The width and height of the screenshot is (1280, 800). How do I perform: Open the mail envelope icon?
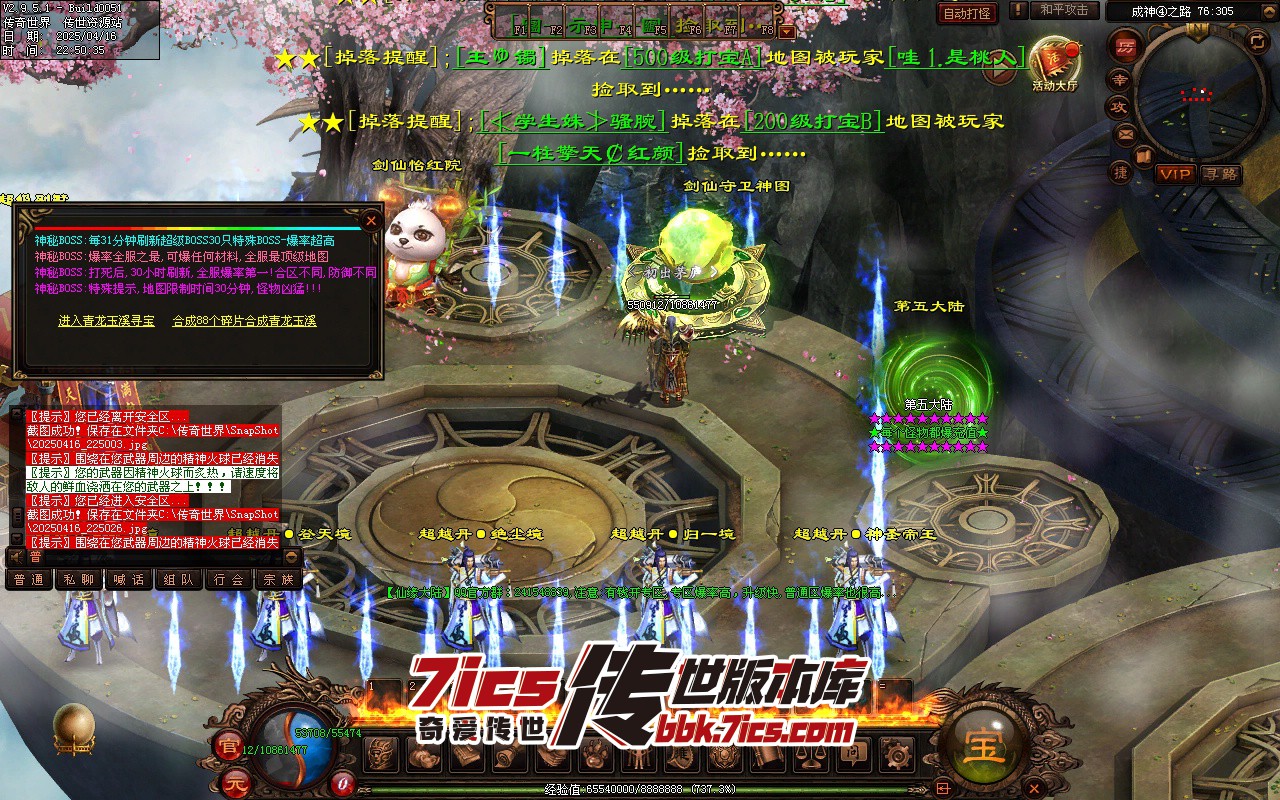(x=1125, y=134)
